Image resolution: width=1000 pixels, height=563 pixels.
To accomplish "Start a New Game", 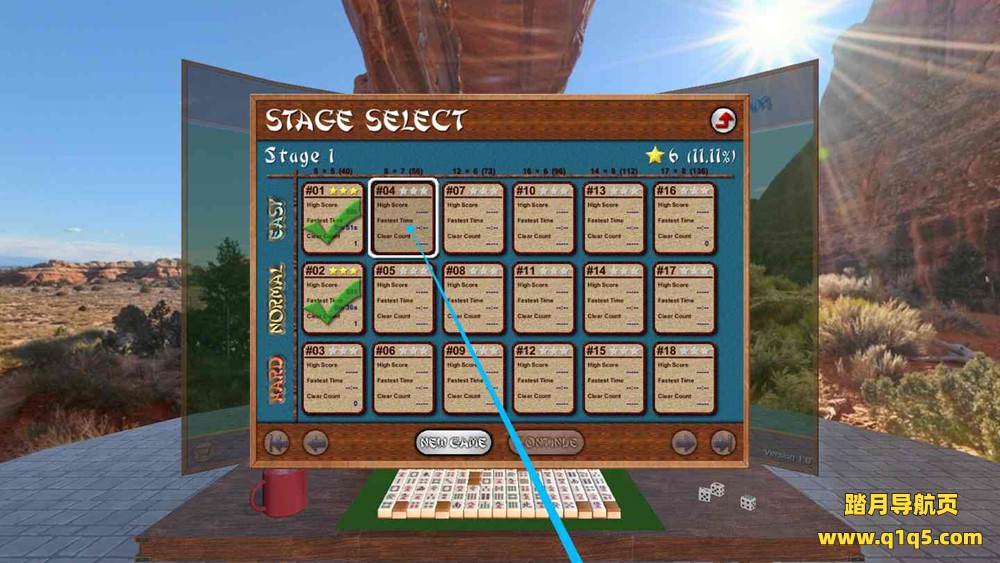I will tap(453, 442).
